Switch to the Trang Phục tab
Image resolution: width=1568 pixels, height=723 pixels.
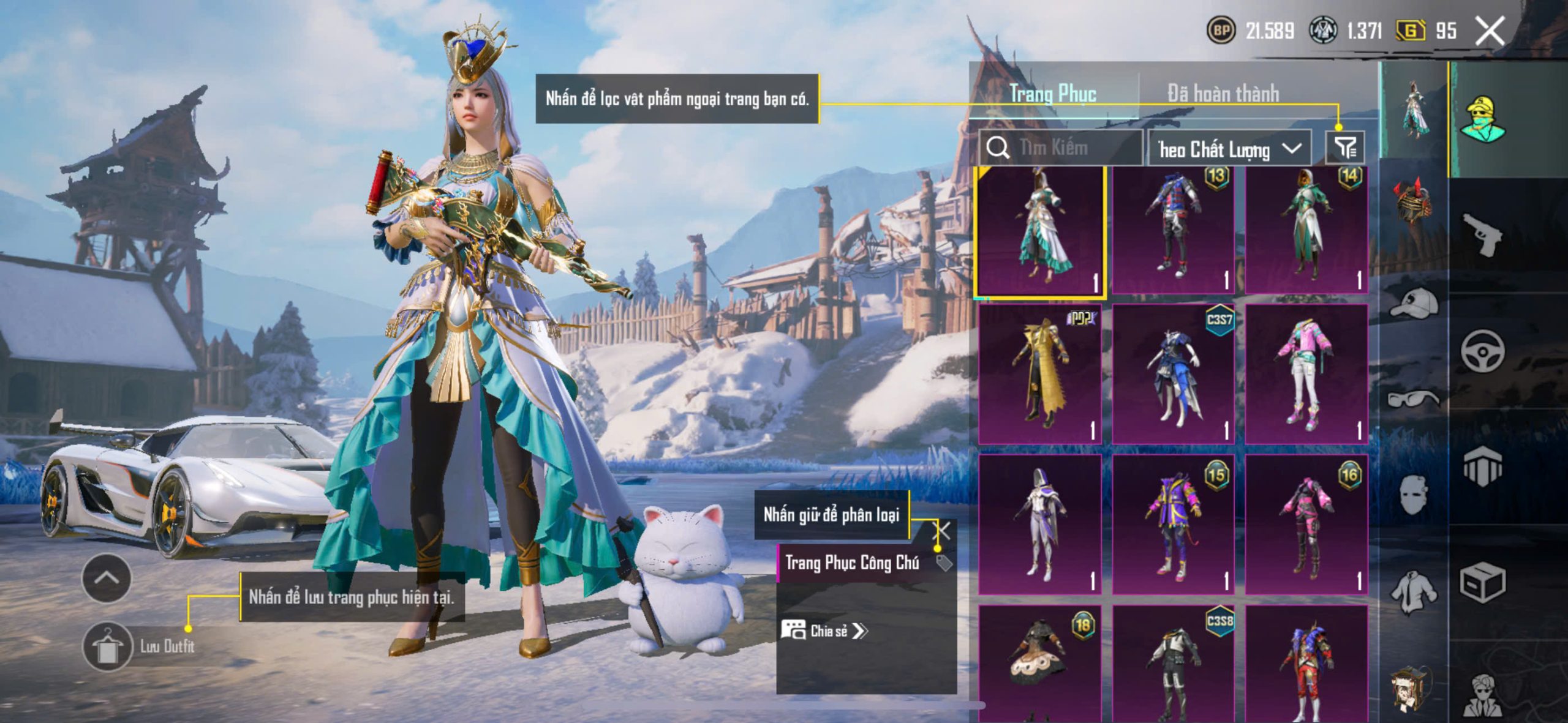coord(1052,94)
